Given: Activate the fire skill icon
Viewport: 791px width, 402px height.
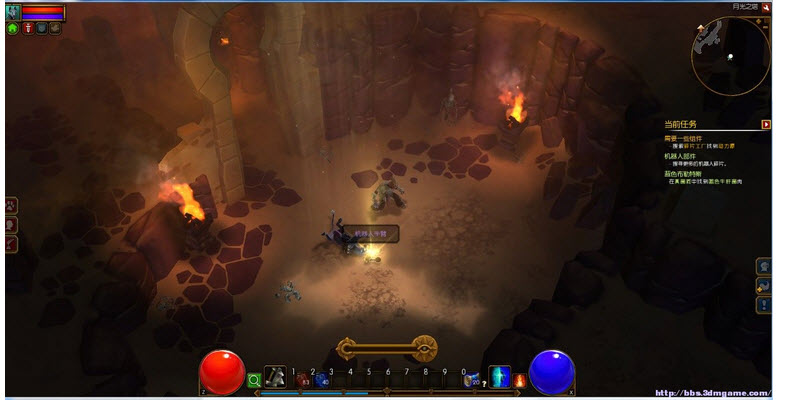Looking at the screenshot, I should tap(520, 380).
